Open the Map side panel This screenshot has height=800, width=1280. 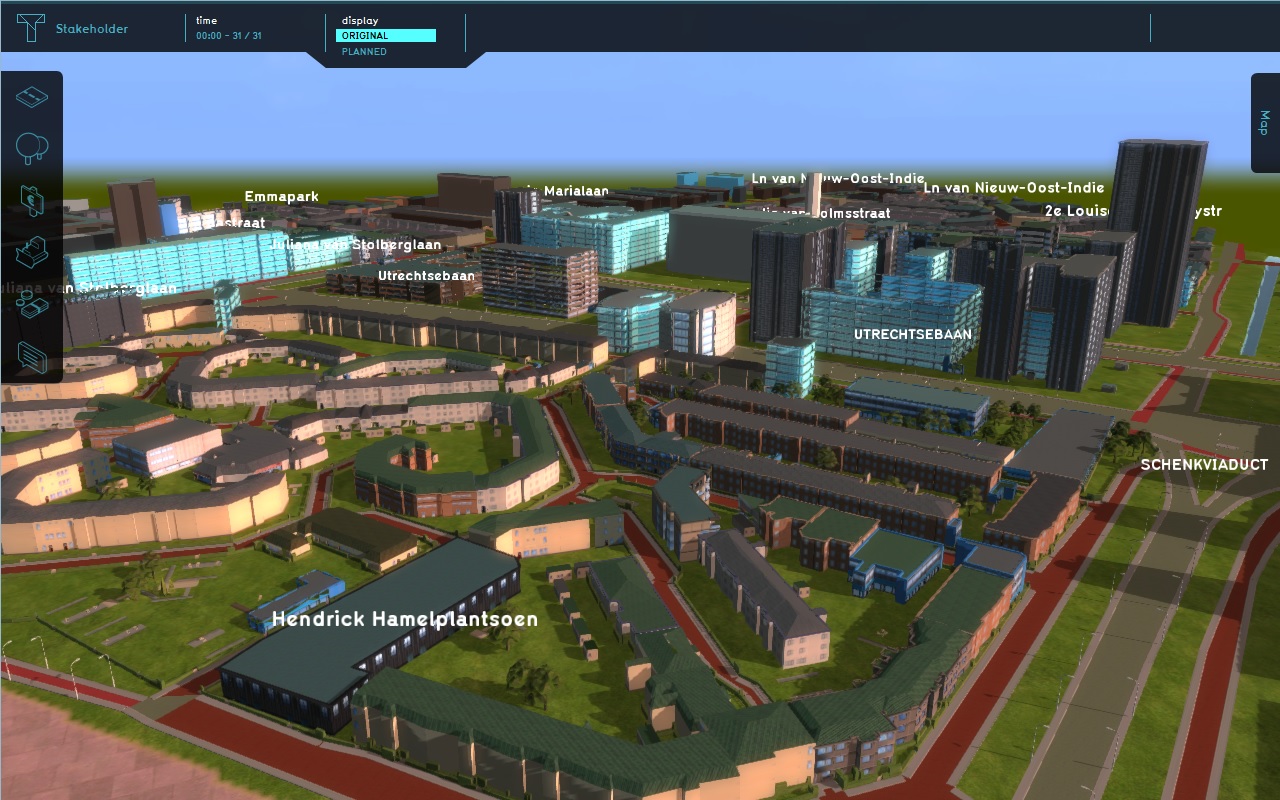pos(1264,122)
